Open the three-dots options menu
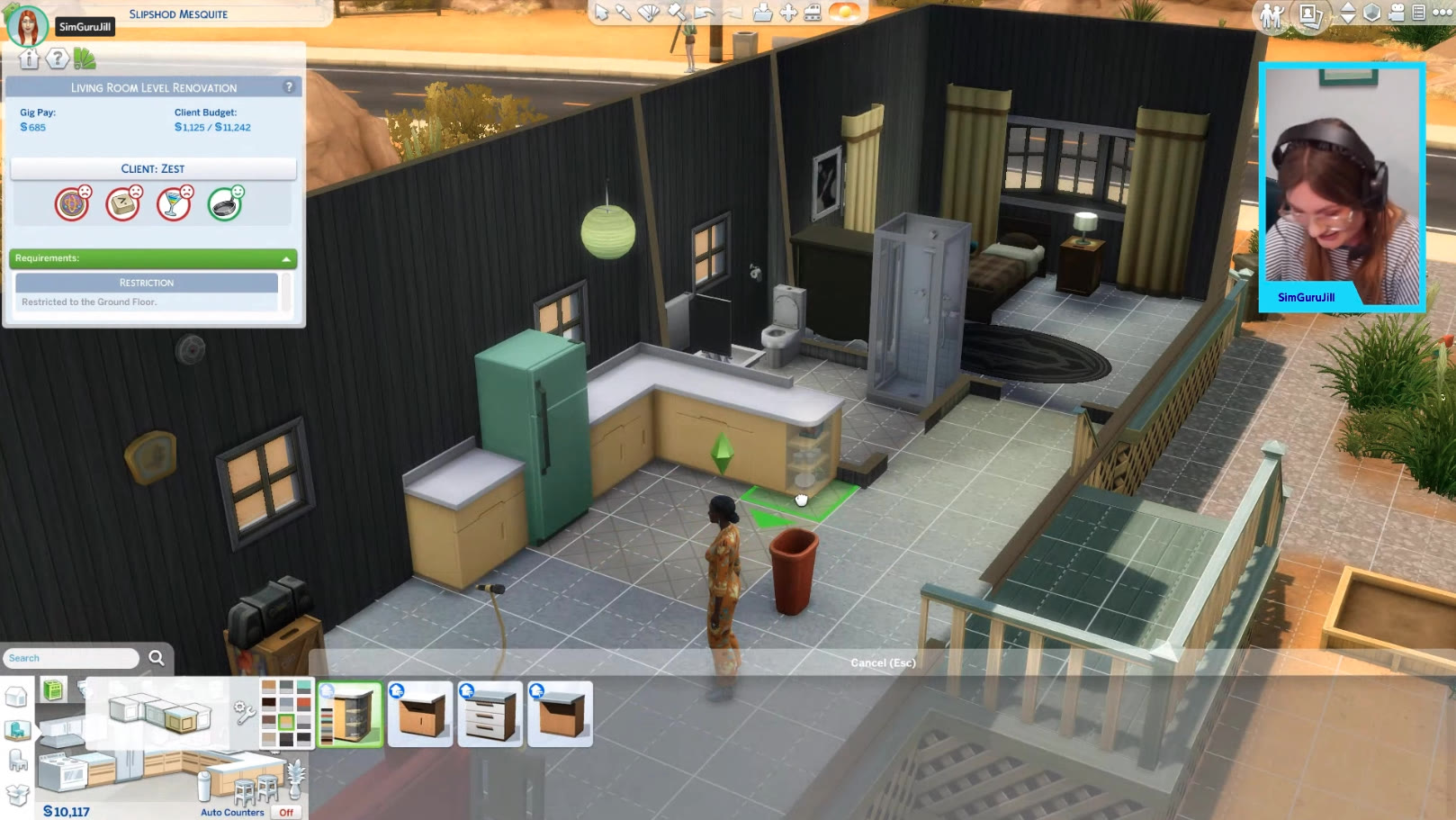The image size is (1456, 820). 1442,13
